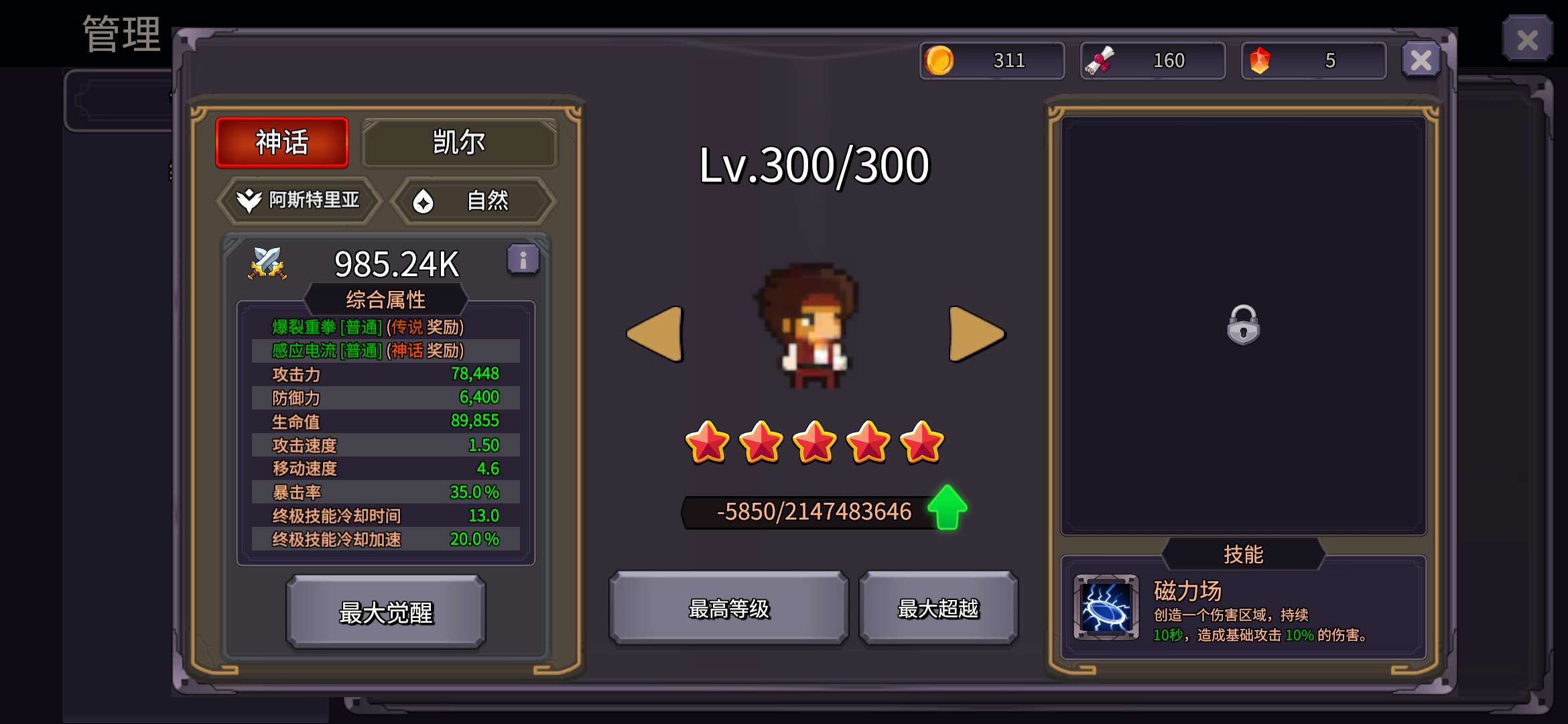Close the outer management window
This screenshot has height=724, width=1568.
pyautogui.click(x=1527, y=40)
